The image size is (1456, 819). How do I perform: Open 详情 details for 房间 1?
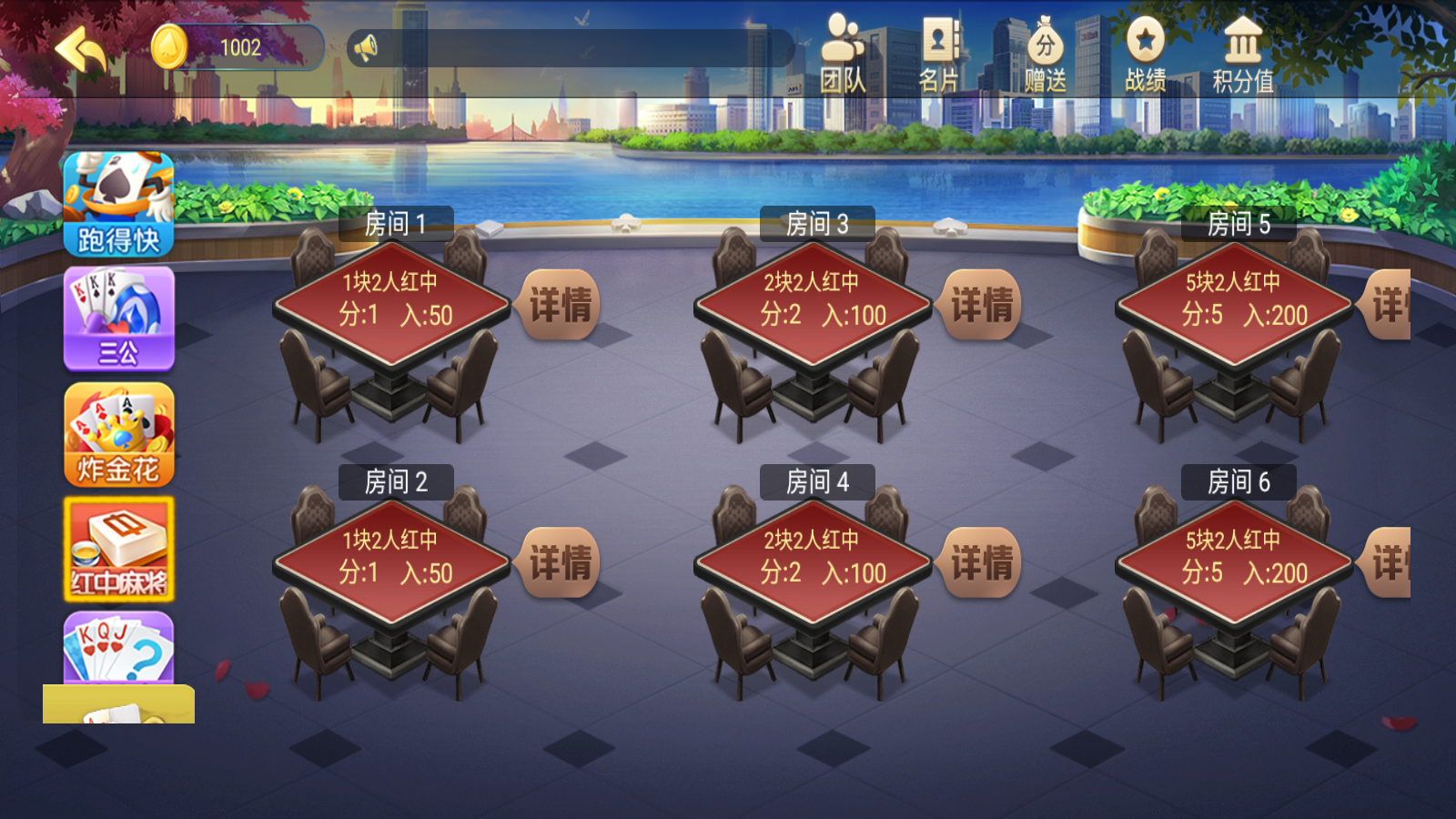[x=561, y=306]
